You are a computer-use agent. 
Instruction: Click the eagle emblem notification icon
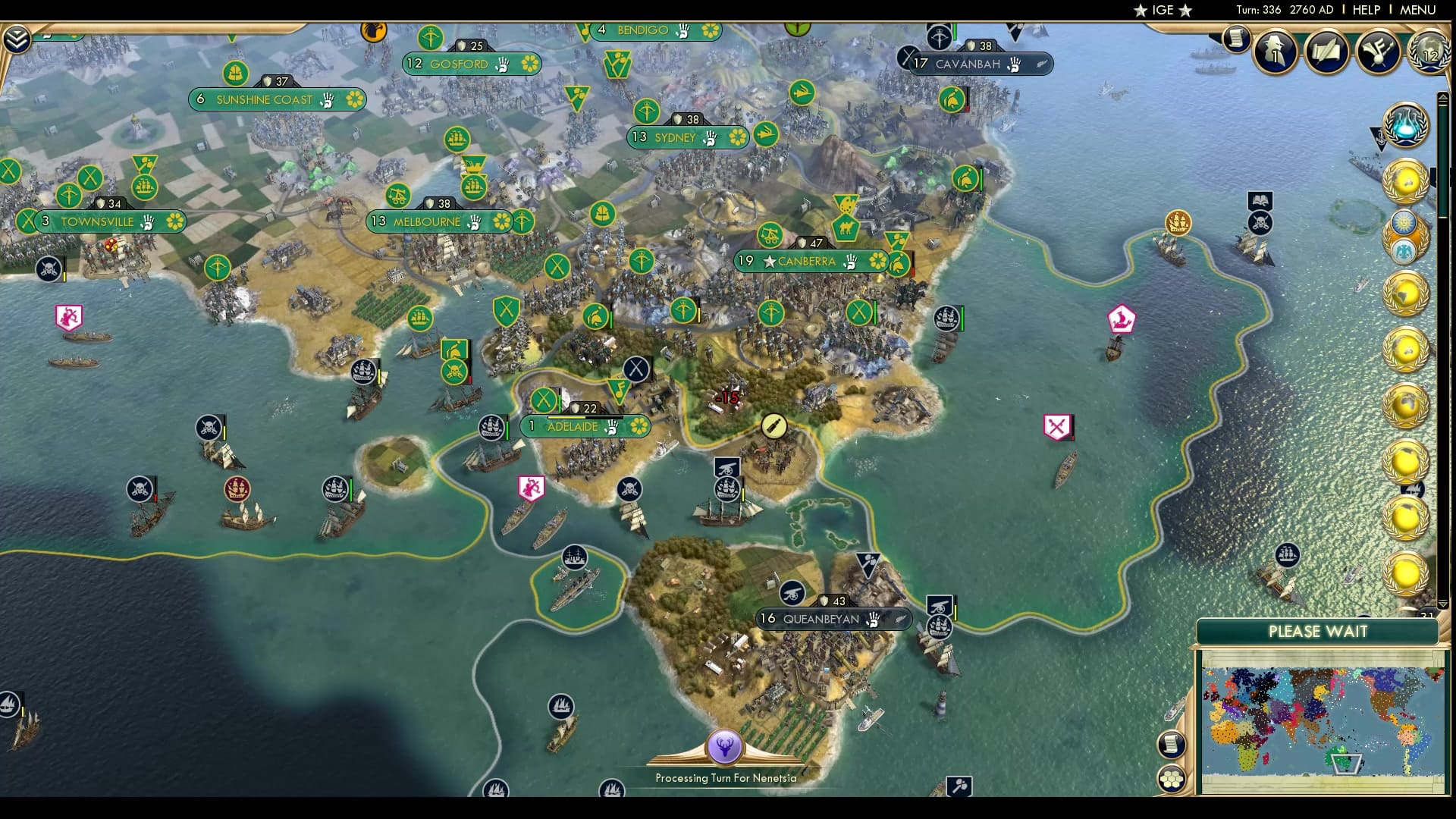click(1404, 250)
